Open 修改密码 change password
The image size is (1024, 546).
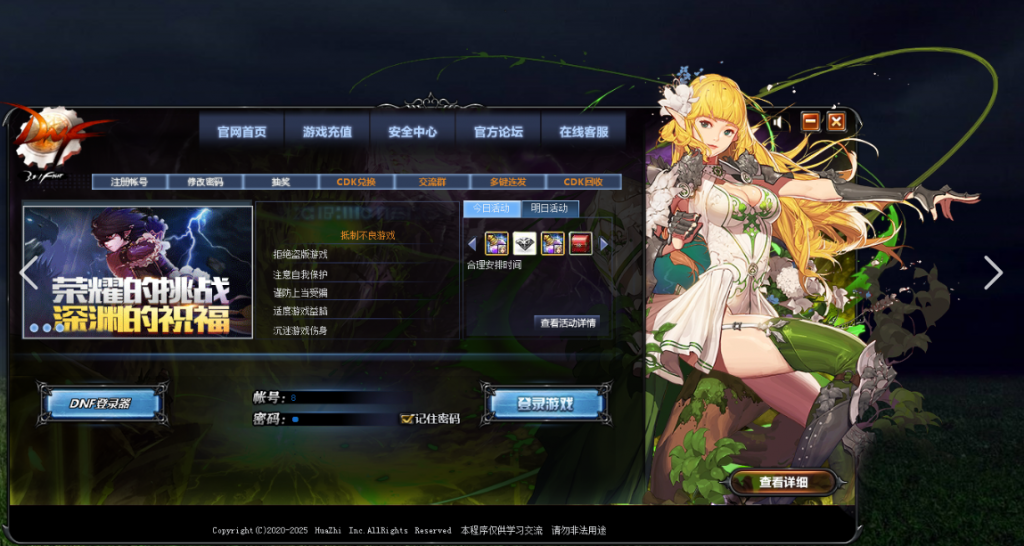point(205,182)
